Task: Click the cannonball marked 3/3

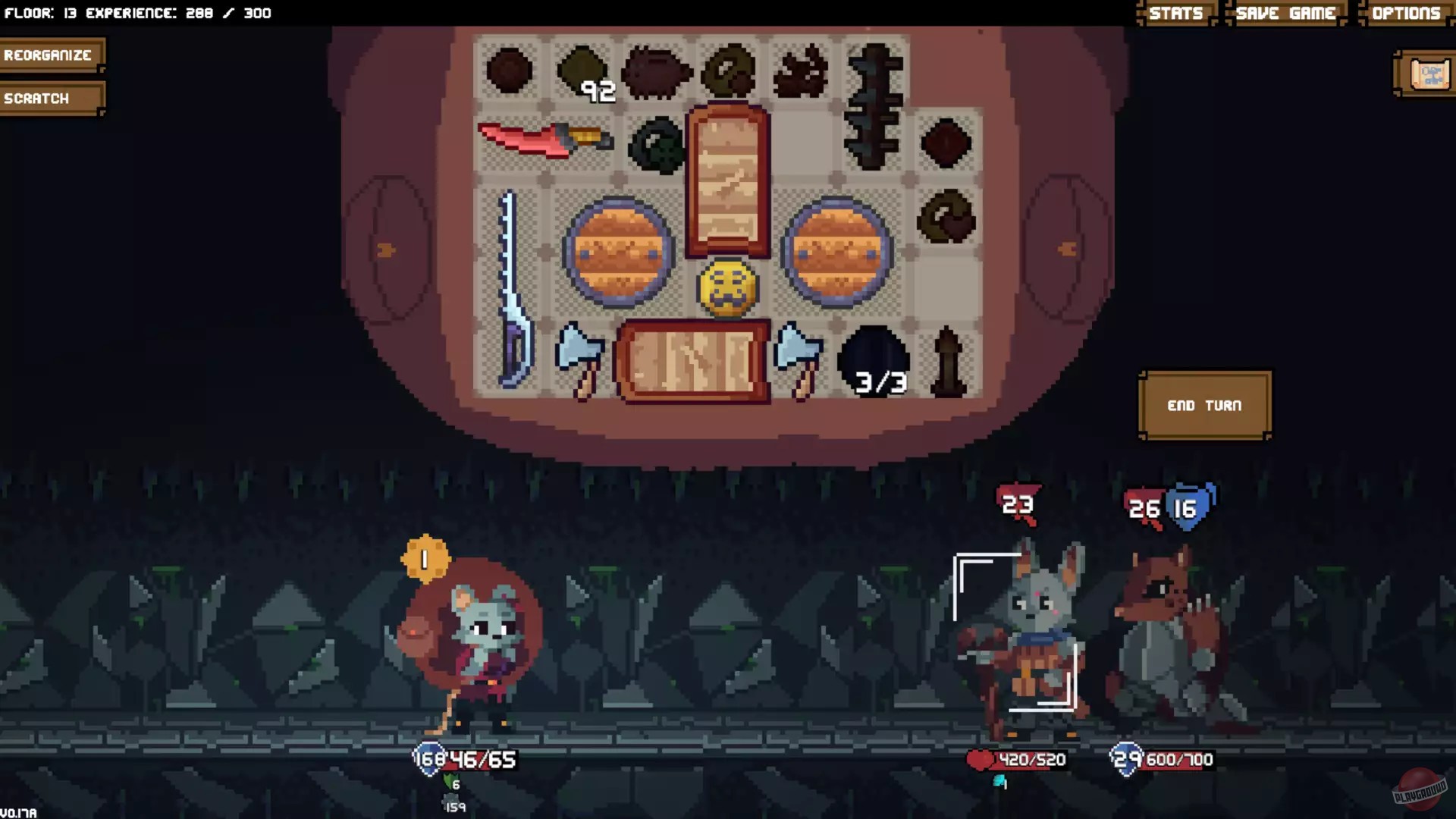Action: coord(874,360)
